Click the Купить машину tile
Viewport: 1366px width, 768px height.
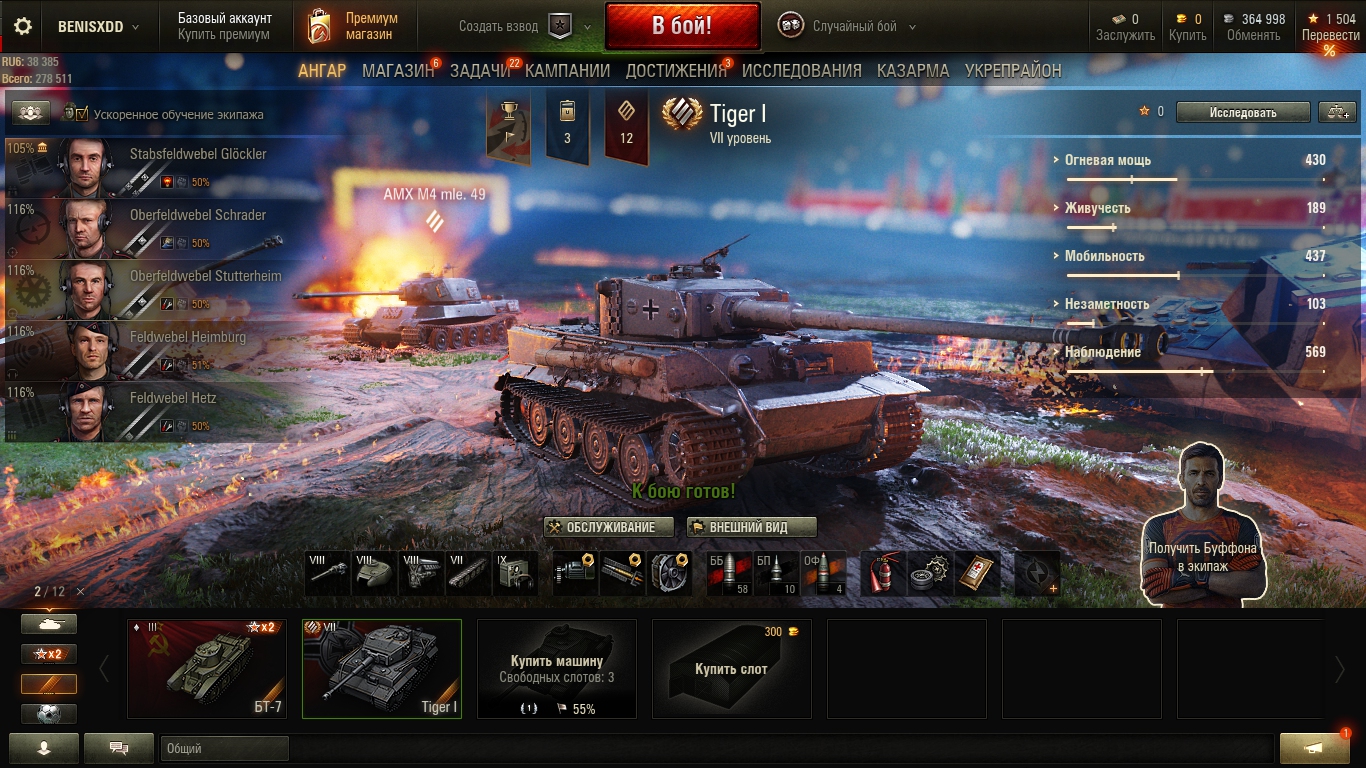coord(557,668)
